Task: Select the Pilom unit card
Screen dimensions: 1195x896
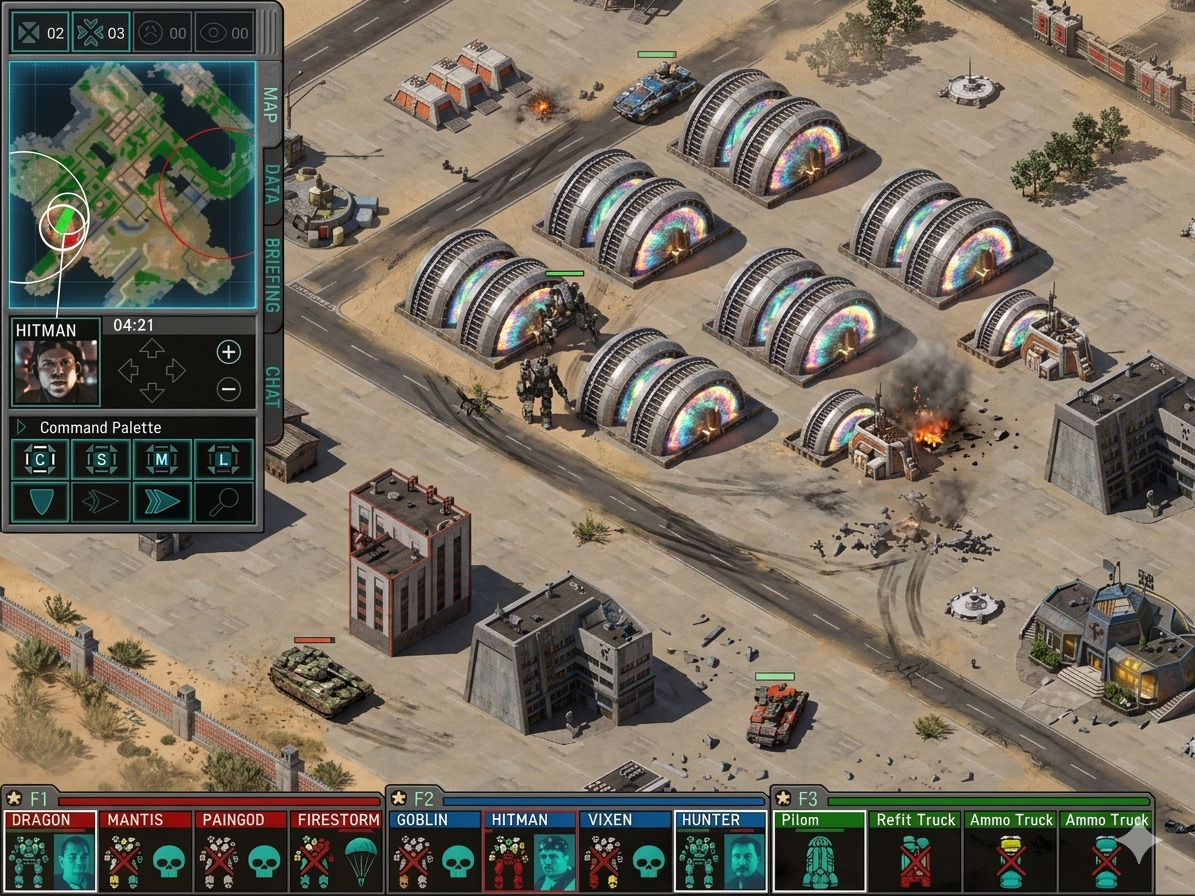Action: [x=819, y=850]
